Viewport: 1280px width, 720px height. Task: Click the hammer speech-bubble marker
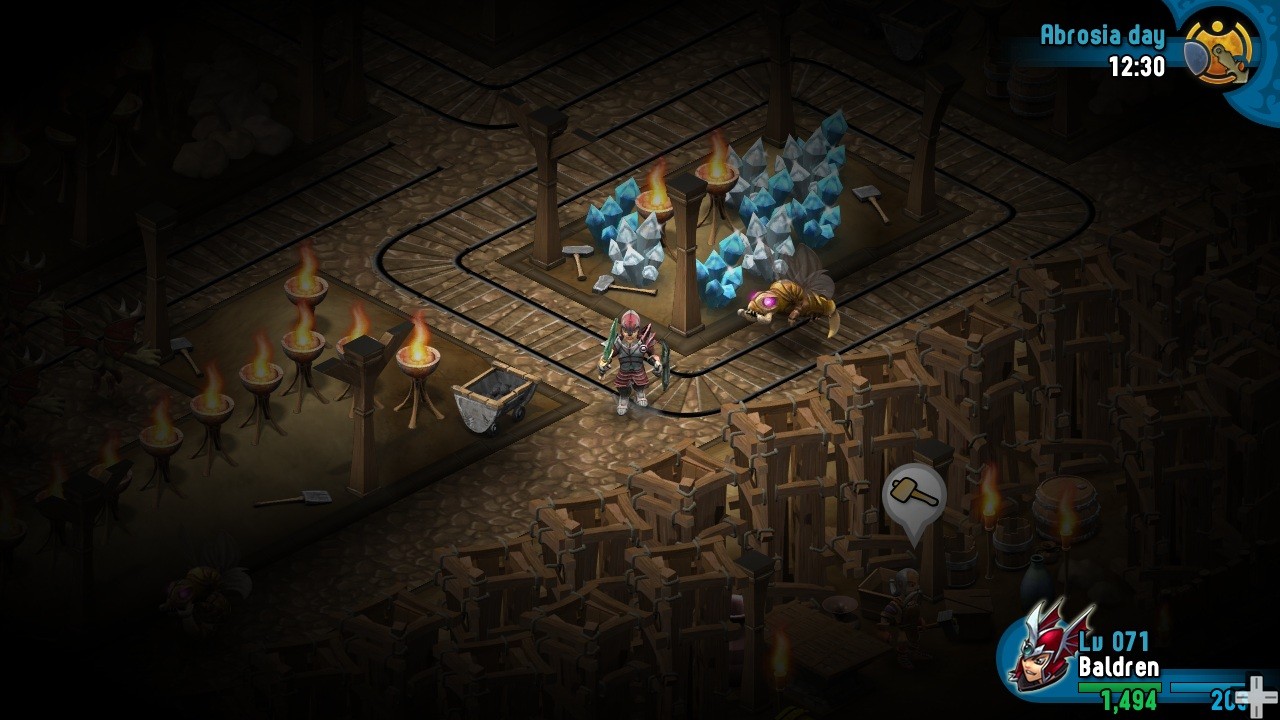(914, 496)
